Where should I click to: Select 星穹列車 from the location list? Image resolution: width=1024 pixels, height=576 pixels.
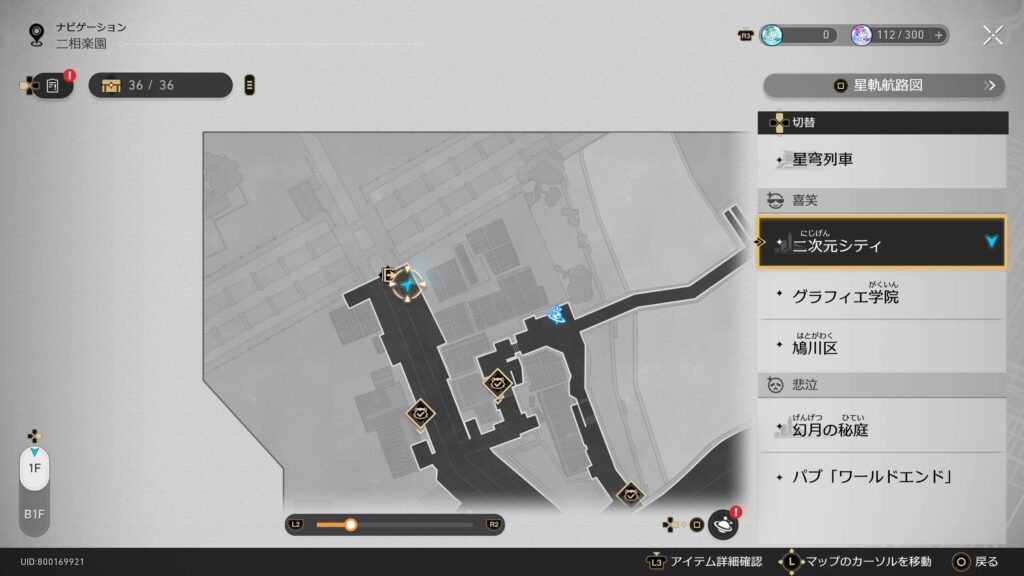tap(881, 159)
